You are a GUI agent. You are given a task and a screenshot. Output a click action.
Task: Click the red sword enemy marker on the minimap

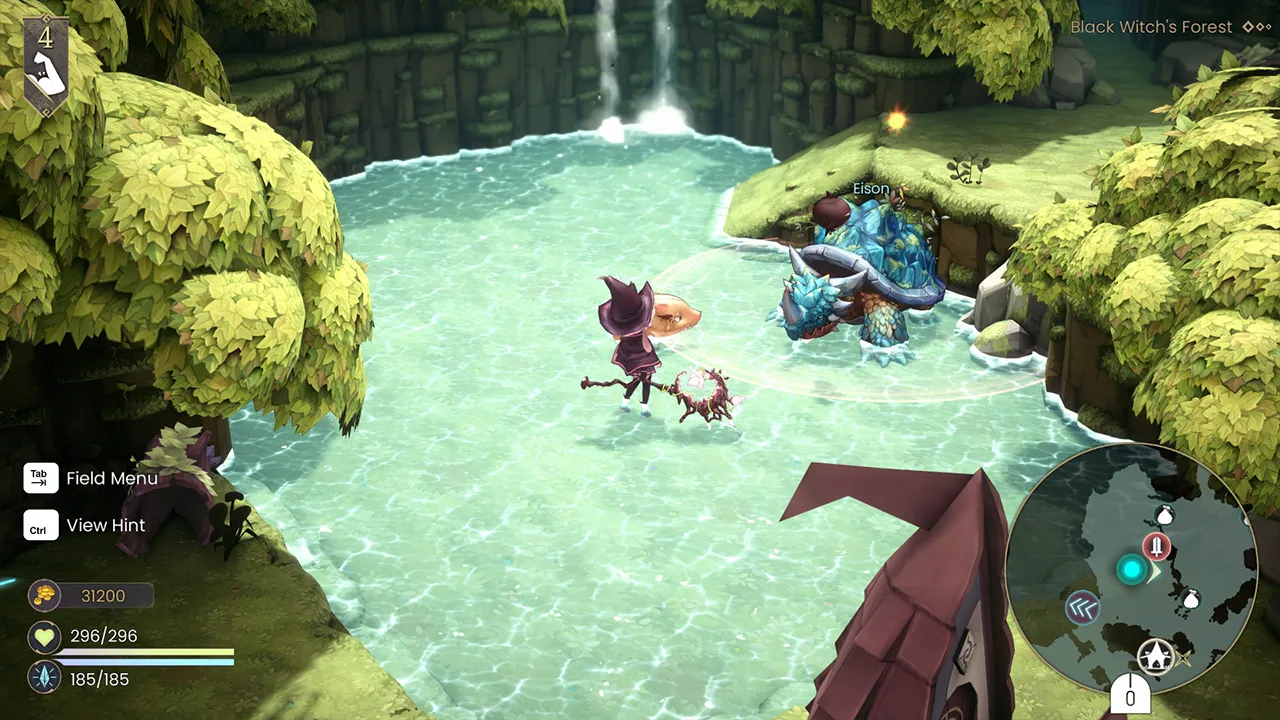click(1156, 545)
